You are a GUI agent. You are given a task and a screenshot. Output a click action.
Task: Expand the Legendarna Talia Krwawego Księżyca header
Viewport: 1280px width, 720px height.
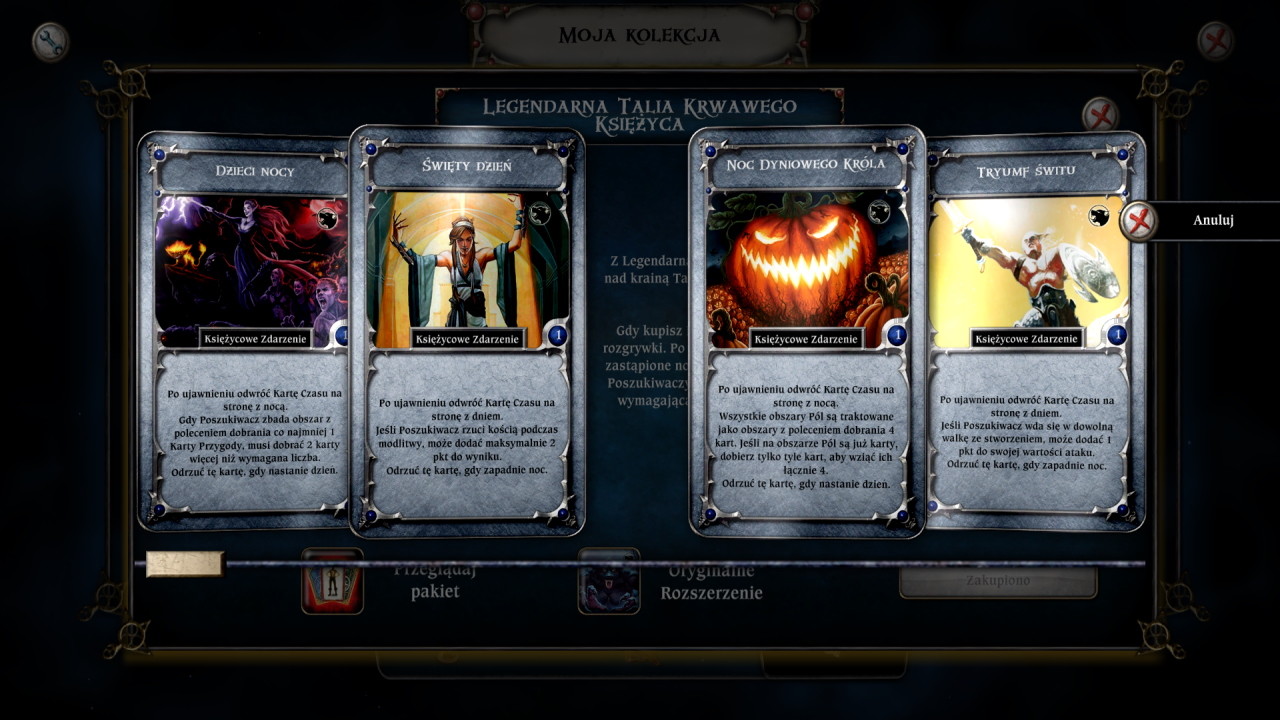639,109
